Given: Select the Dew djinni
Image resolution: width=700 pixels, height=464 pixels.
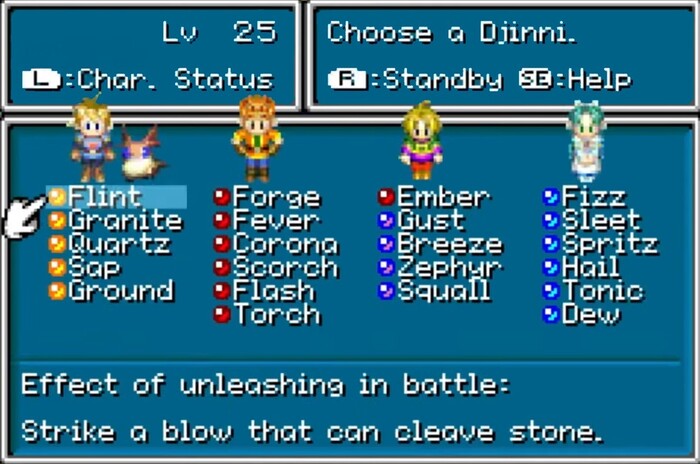Looking at the screenshot, I should [x=590, y=316].
